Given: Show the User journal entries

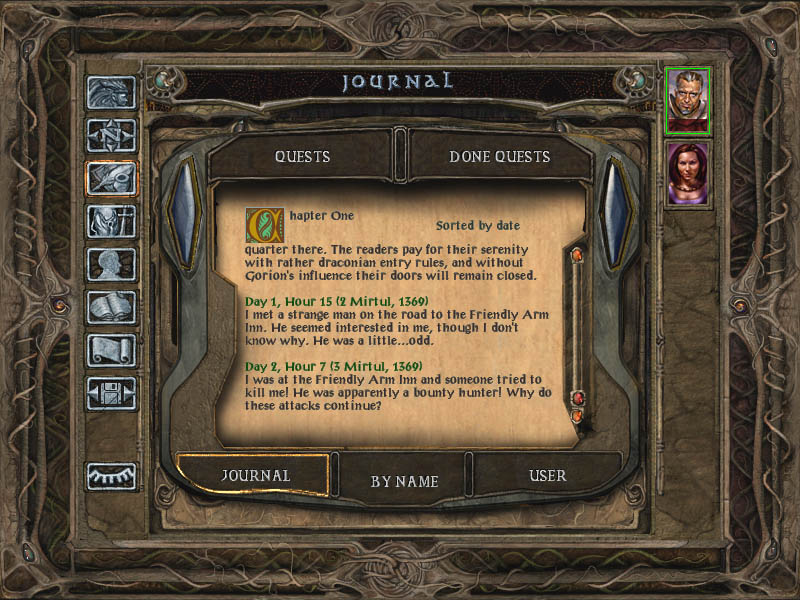Looking at the screenshot, I should pos(547,476).
